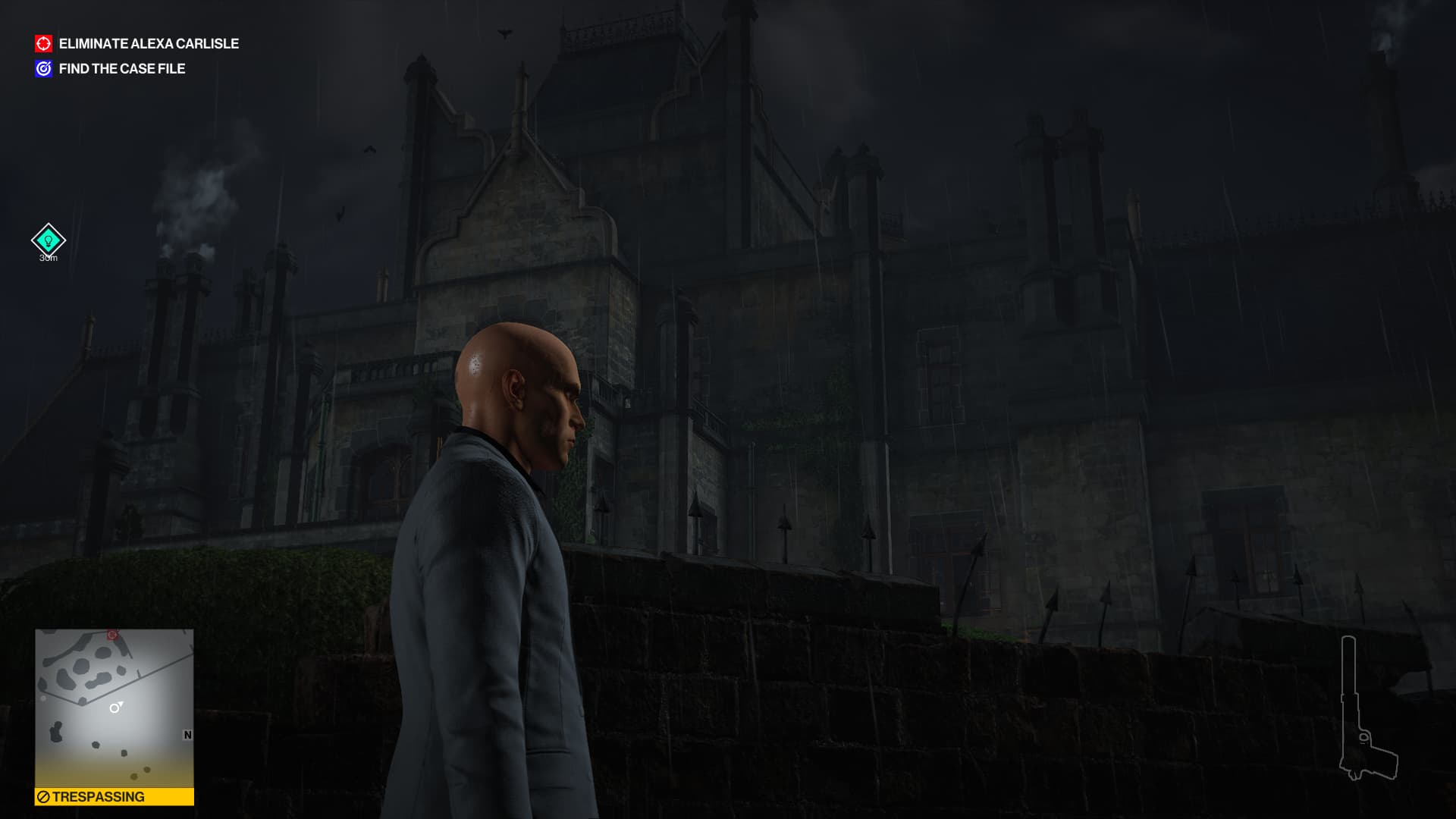Click the Trespassing status banner

click(x=114, y=797)
